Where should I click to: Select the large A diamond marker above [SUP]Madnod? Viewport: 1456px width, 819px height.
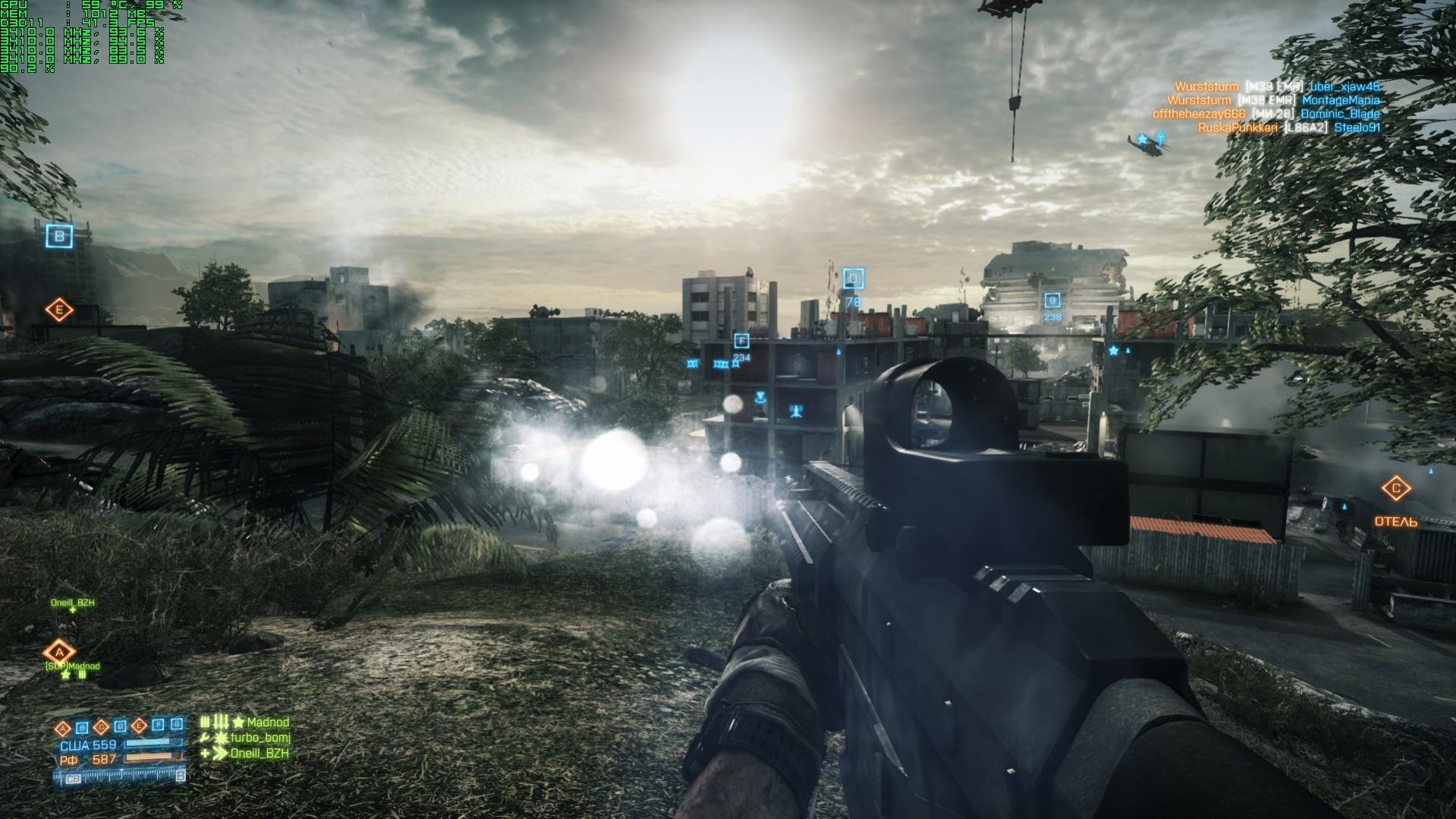(x=58, y=652)
